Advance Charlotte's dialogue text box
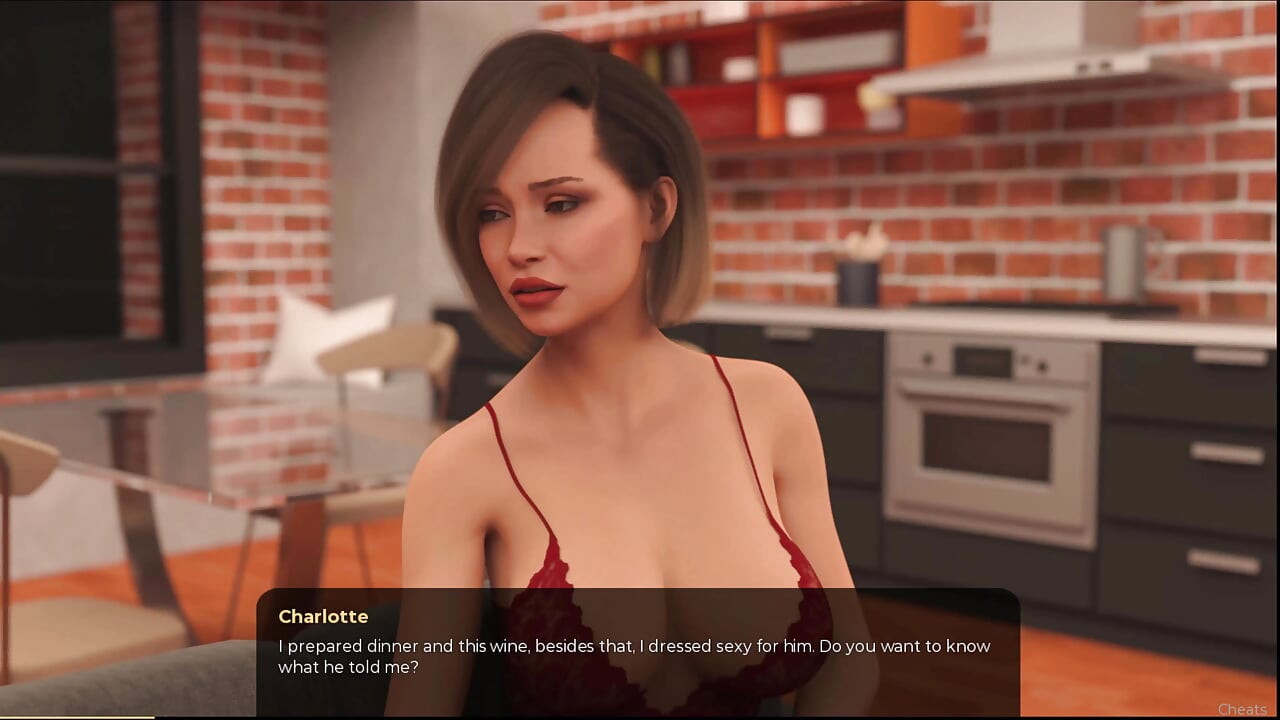The height and width of the screenshot is (720, 1280). click(x=637, y=652)
